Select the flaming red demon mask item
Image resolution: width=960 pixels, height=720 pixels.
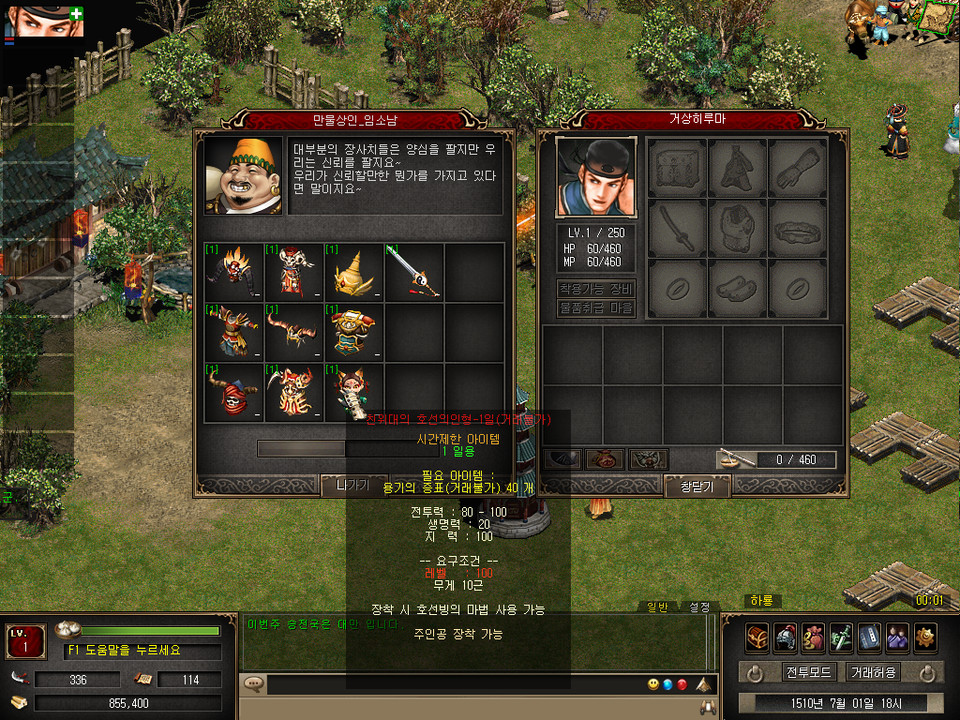click(235, 272)
